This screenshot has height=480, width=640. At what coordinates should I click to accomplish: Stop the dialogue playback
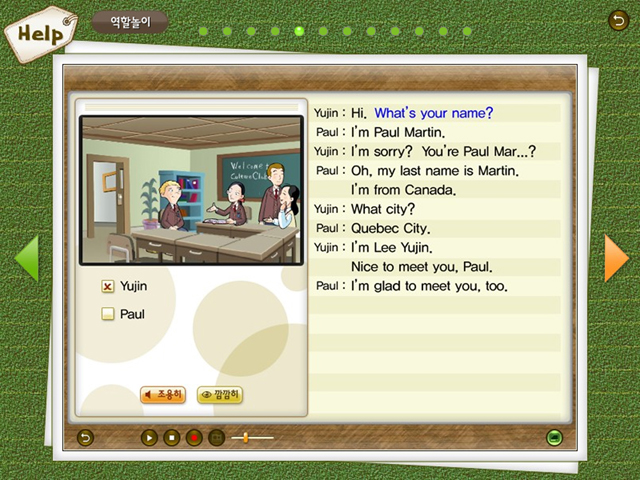[x=171, y=437]
